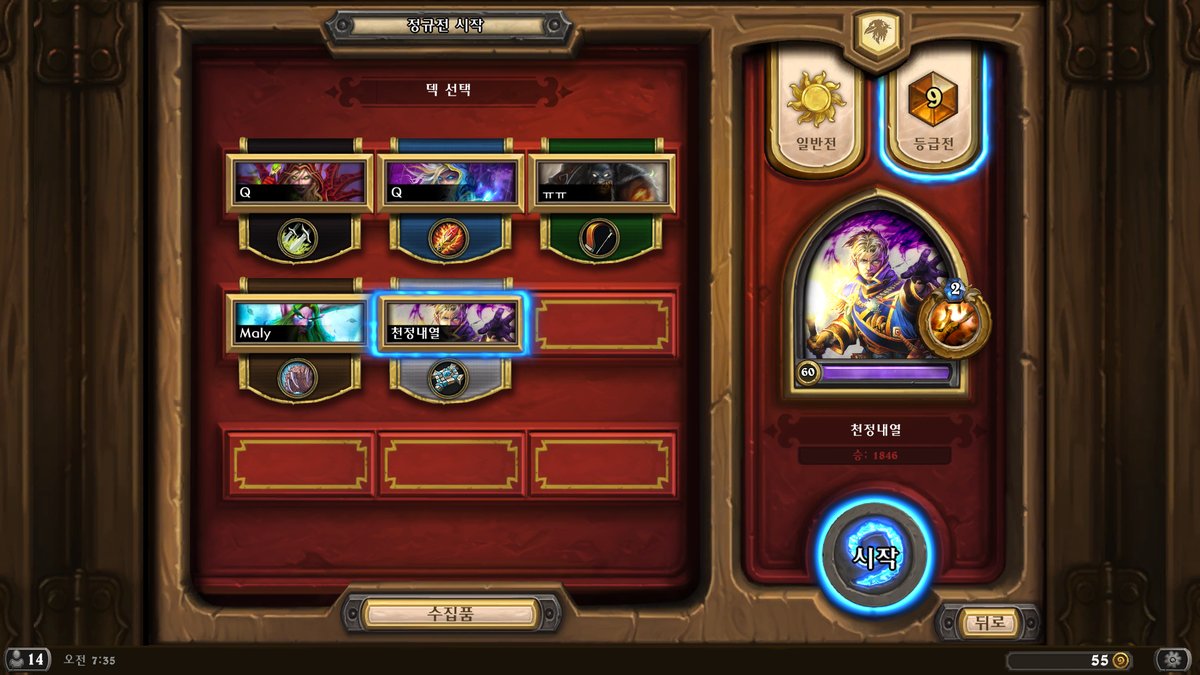Choose the Q deck with the black banner
The width and height of the screenshot is (1200, 675).
pyautogui.click(x=298, y=183)
